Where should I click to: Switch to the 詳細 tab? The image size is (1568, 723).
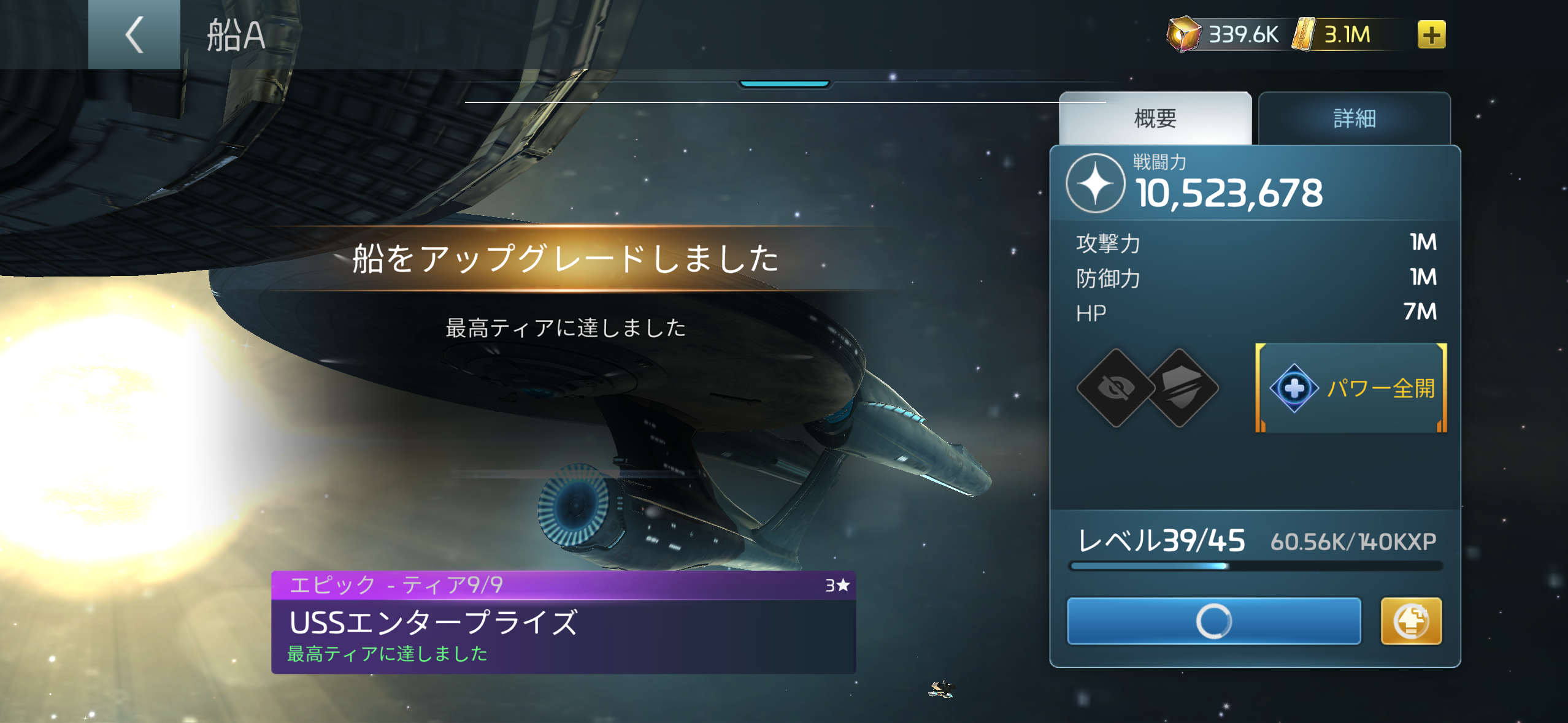[1354, 118]
